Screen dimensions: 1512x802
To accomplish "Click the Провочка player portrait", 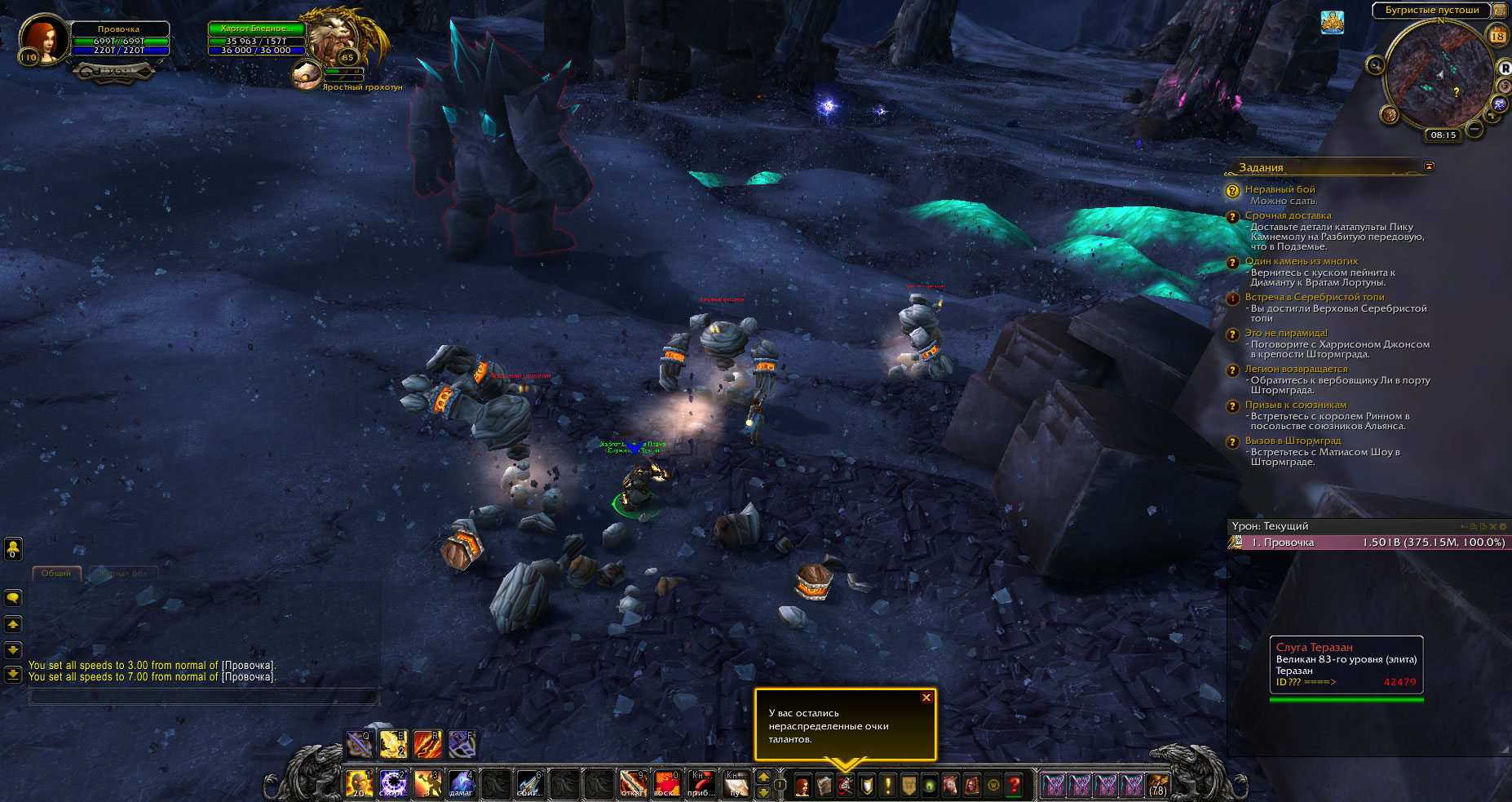I will (42, 38).
